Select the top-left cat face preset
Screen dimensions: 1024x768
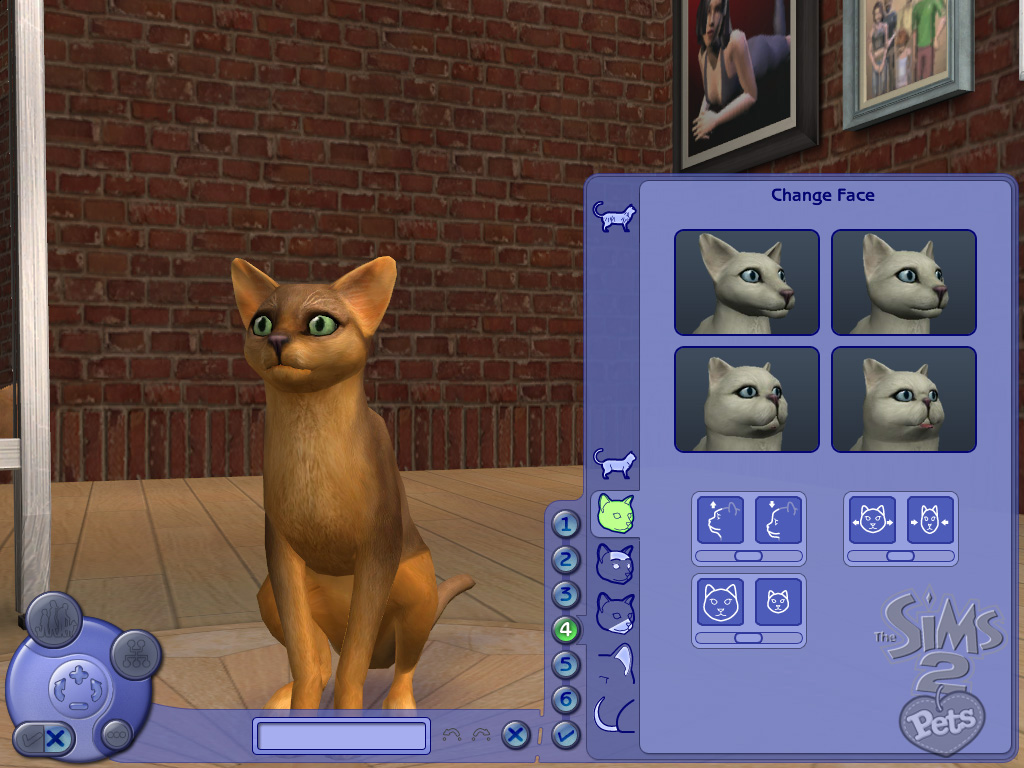coord(746,282)
